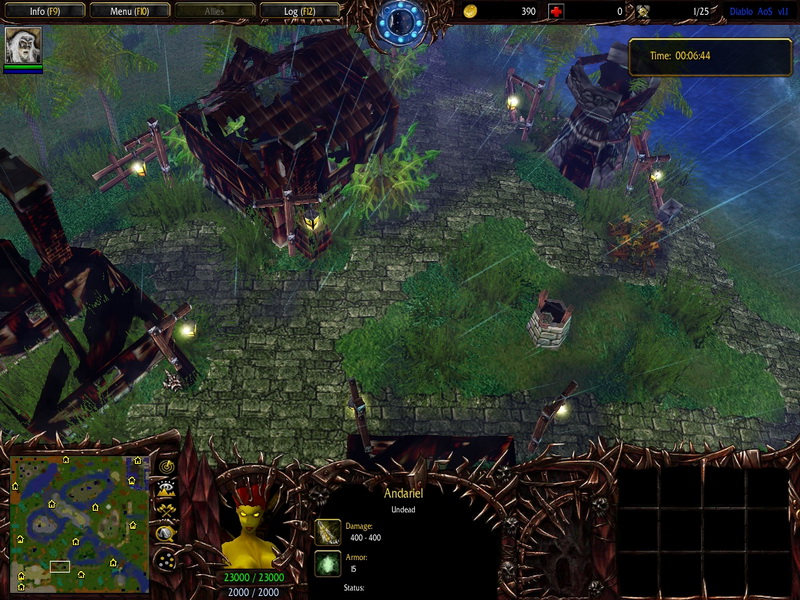
Task: Open the Allies panel
Action: pyautogui.click(x=214, y=11)
